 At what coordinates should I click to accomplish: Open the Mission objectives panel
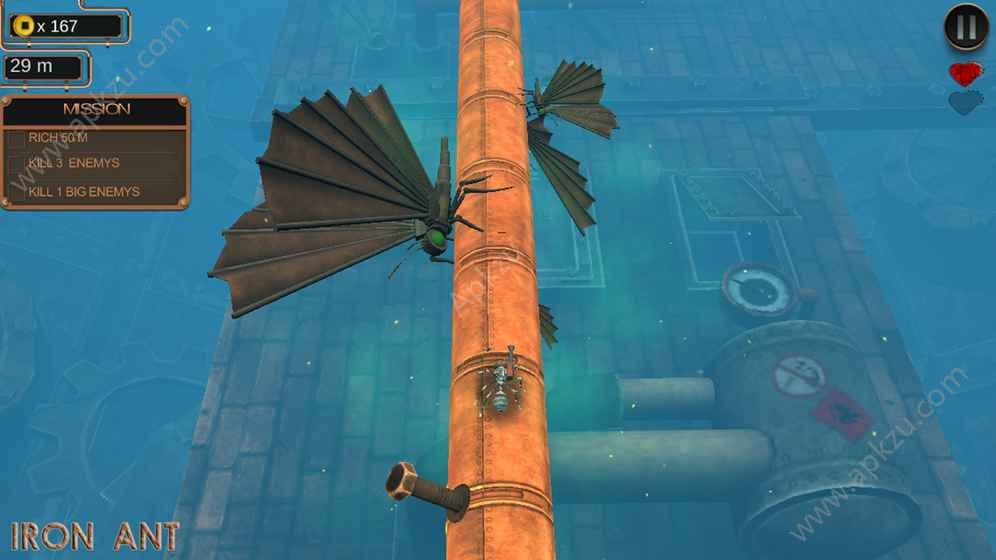pos(96,110)
